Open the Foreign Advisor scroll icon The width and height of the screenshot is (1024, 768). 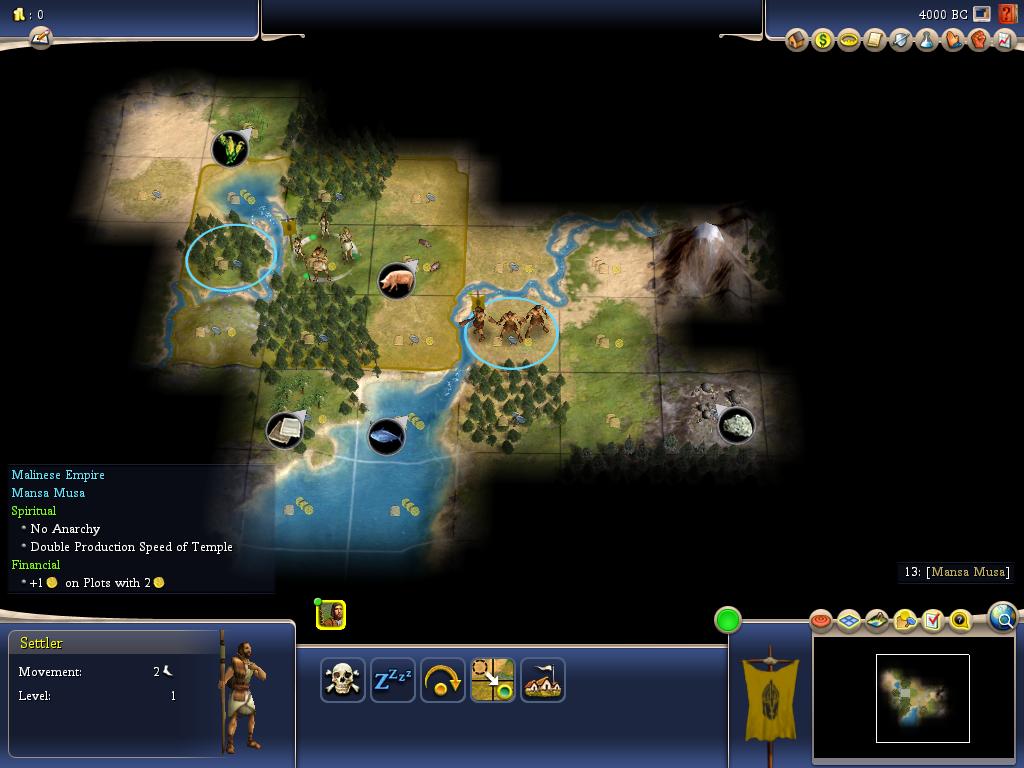(x=875, y=40)
